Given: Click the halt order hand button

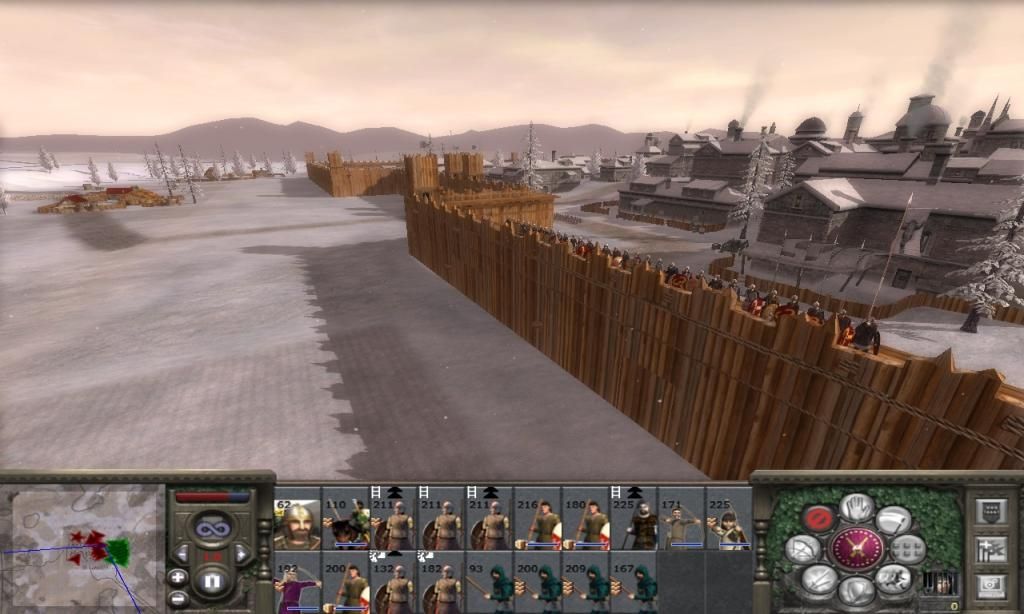Looking at the screenshot, I should coord(857,507).
